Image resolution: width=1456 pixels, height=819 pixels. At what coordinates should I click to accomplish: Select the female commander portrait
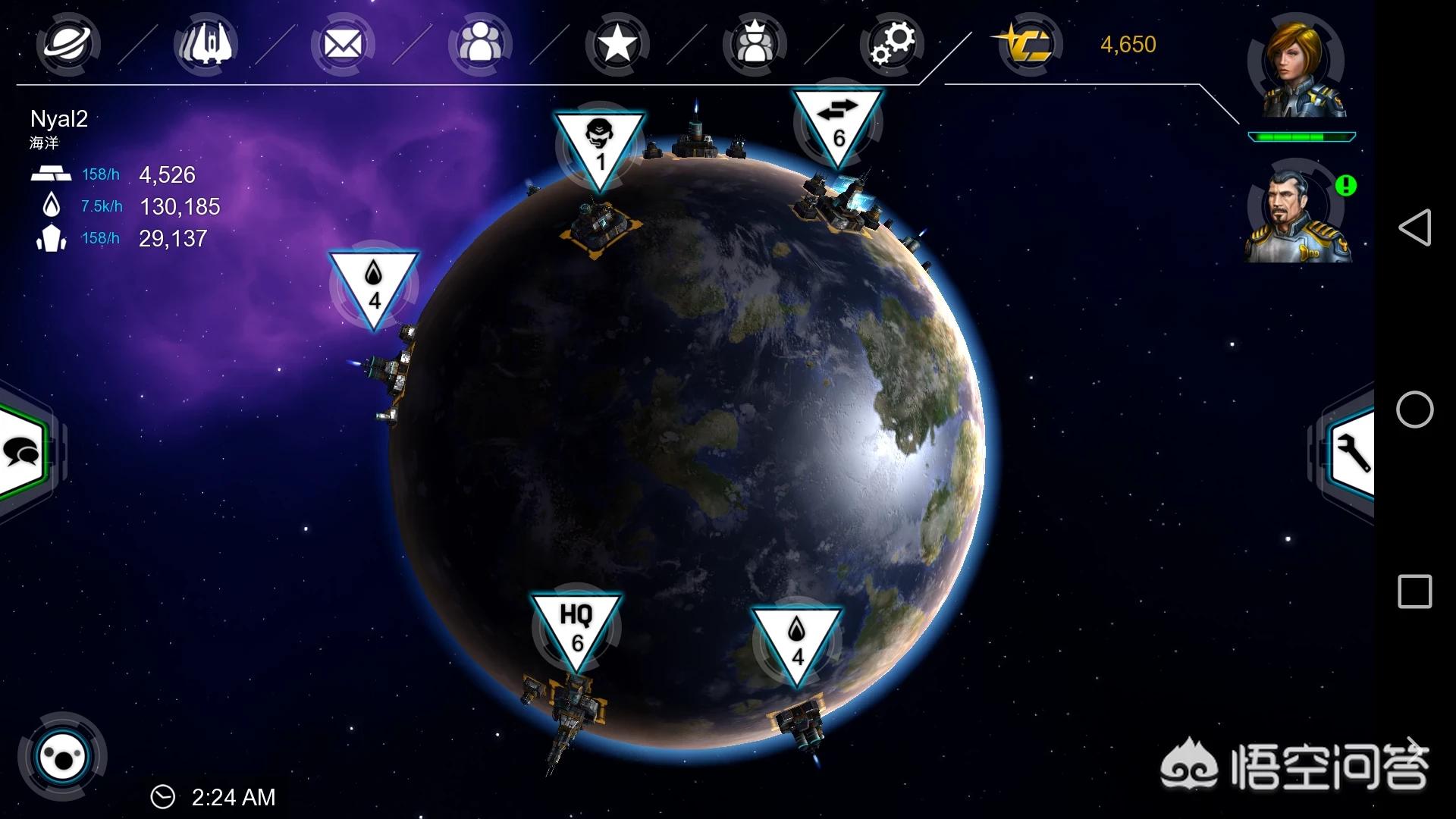1298,70
